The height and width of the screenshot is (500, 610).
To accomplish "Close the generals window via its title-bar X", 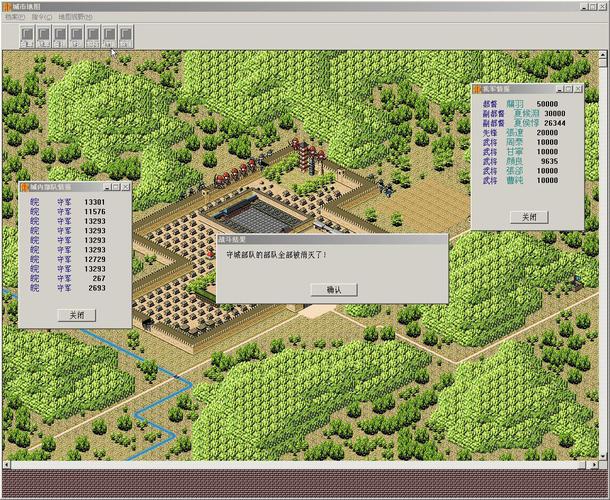I will pyautogui.click(x=578, y=89).
